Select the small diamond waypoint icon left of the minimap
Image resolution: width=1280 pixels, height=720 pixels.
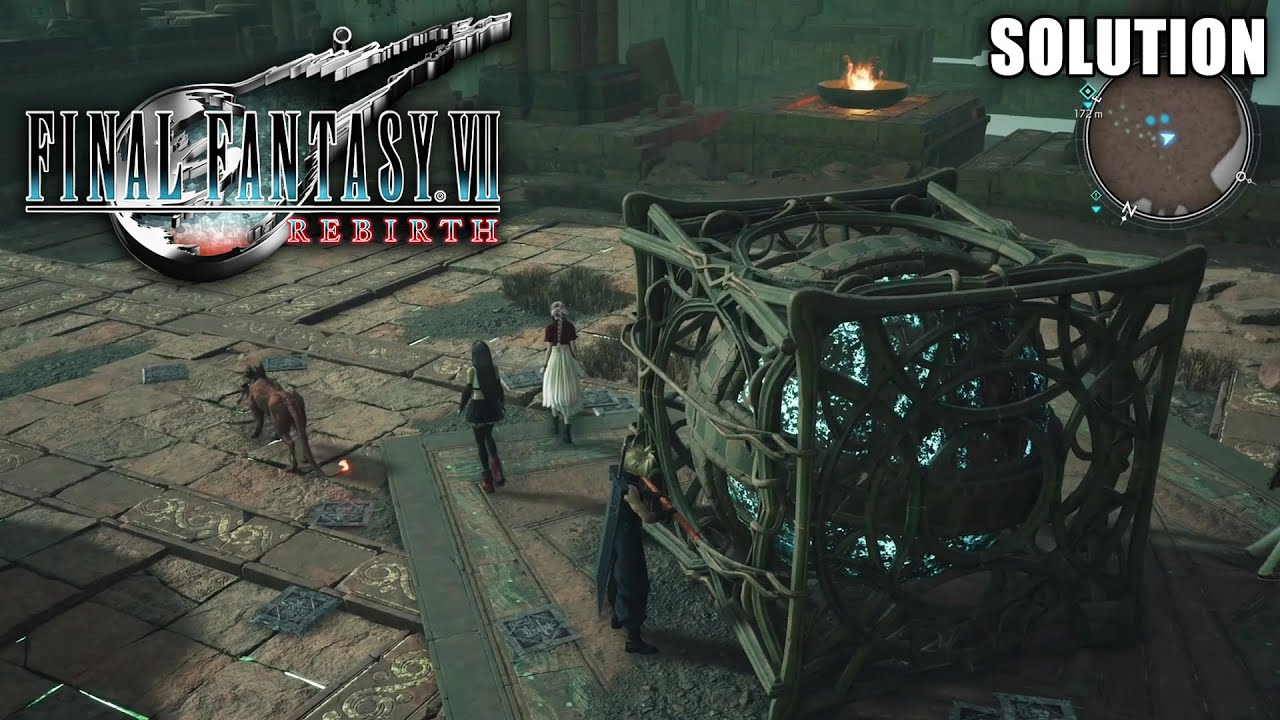point(1095,195)
